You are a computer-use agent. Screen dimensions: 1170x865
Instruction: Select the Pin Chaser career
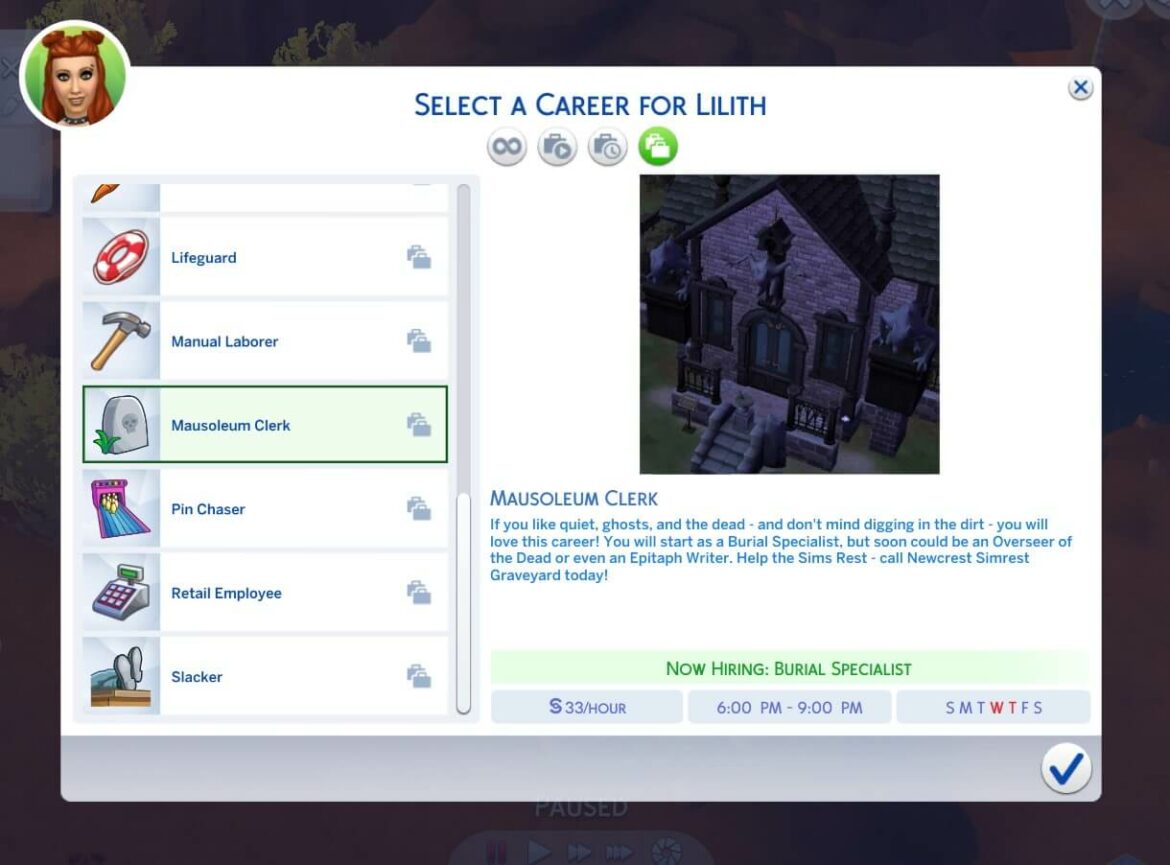click(x=265, y=509)
